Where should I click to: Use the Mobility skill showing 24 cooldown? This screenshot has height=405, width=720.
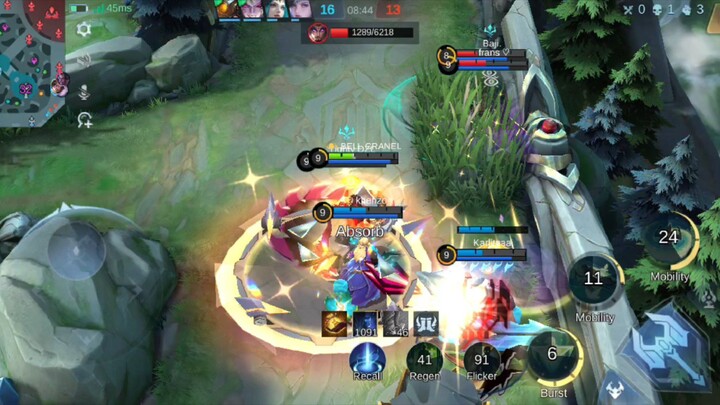tap(669, 239)
